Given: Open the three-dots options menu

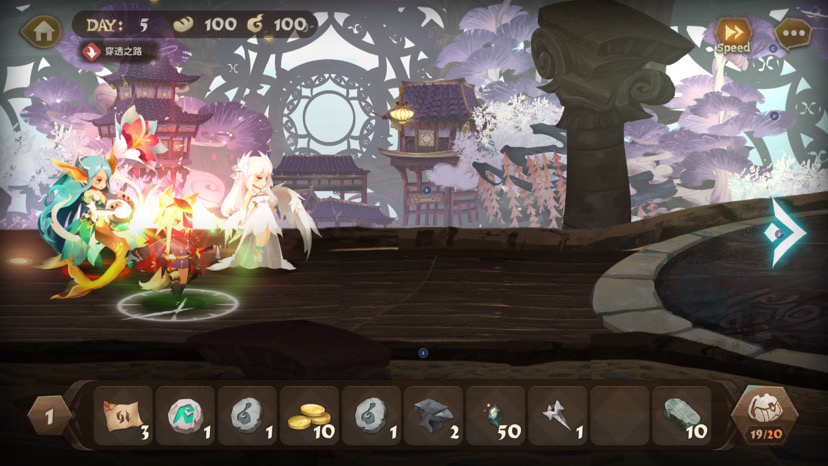Looking at the screenshot, I should 793,34.
